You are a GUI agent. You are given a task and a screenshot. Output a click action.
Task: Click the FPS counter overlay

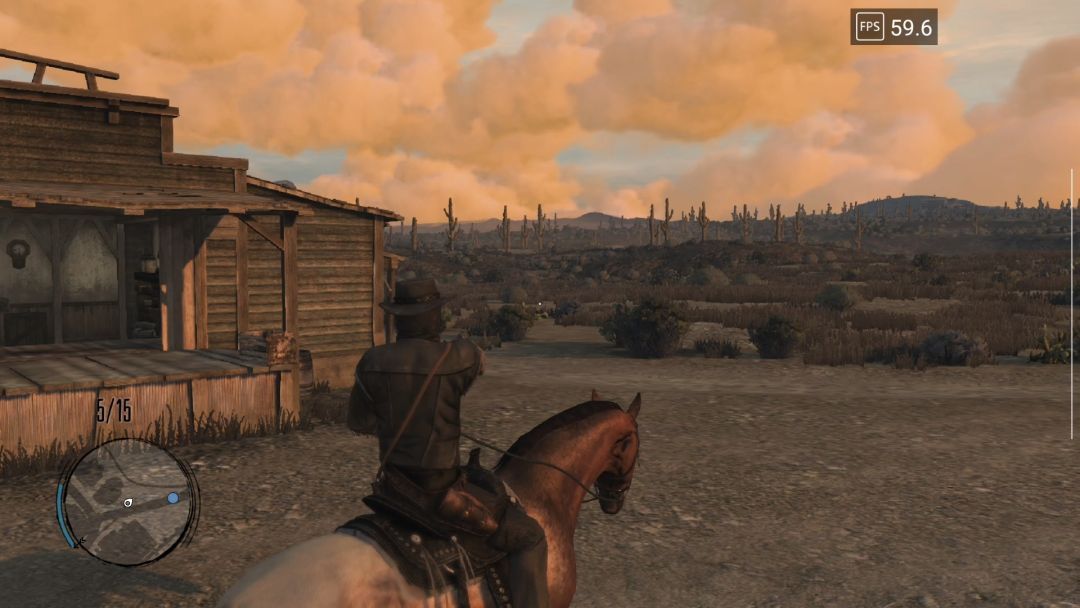tap(893, 28)
